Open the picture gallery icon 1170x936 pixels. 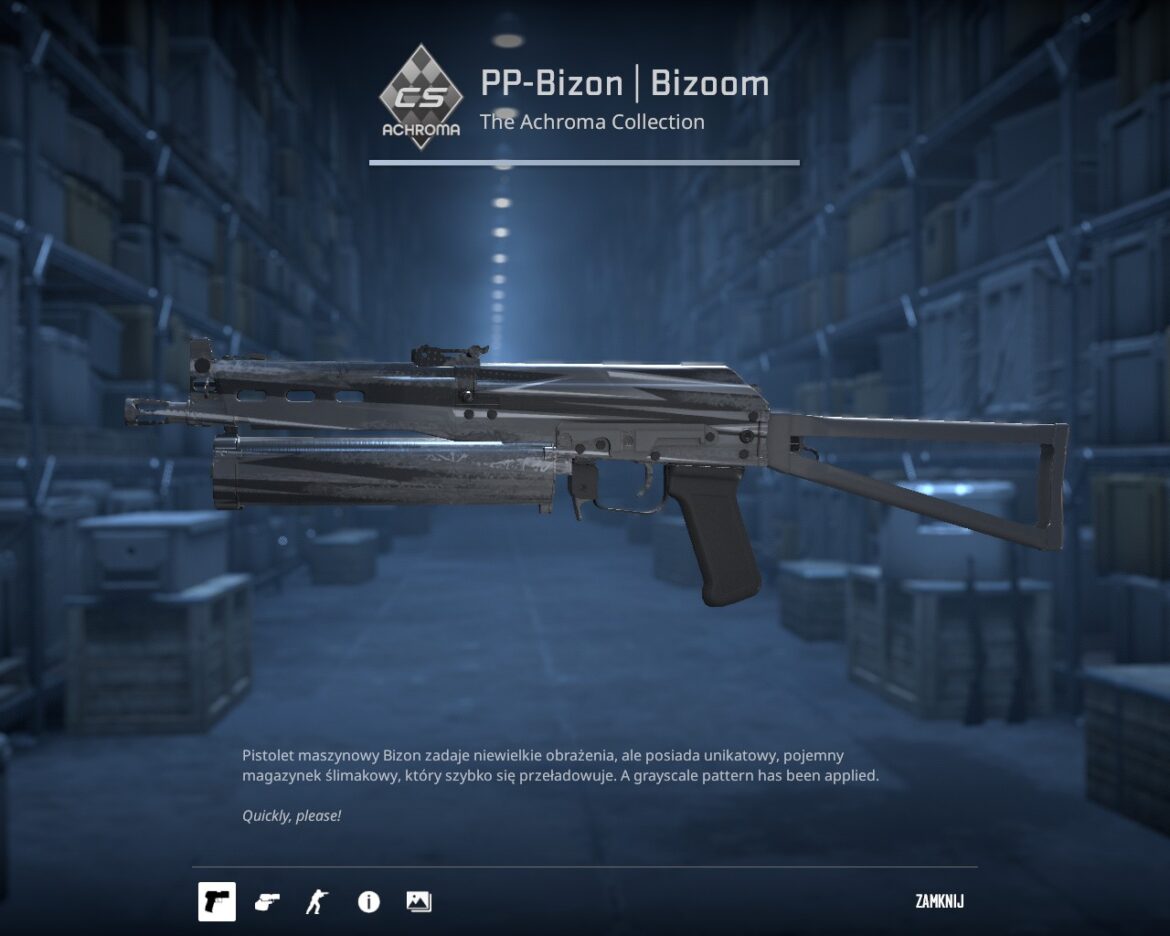click(x=418, y=902)
